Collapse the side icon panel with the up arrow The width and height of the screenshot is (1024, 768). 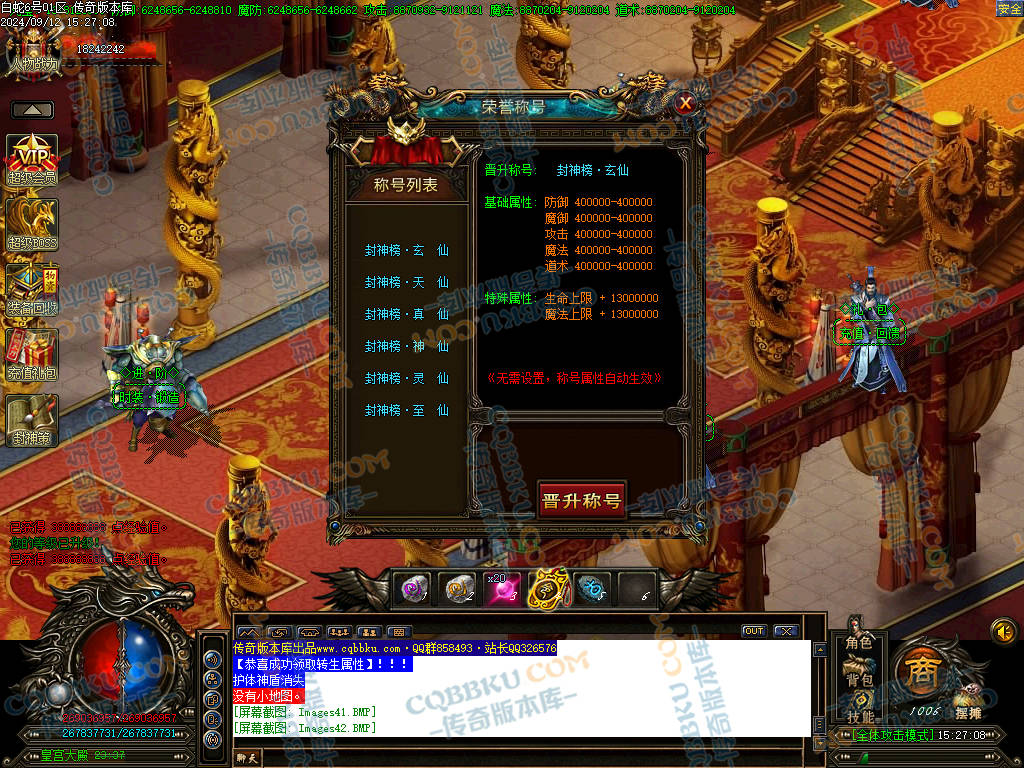[x=32, y=110]
